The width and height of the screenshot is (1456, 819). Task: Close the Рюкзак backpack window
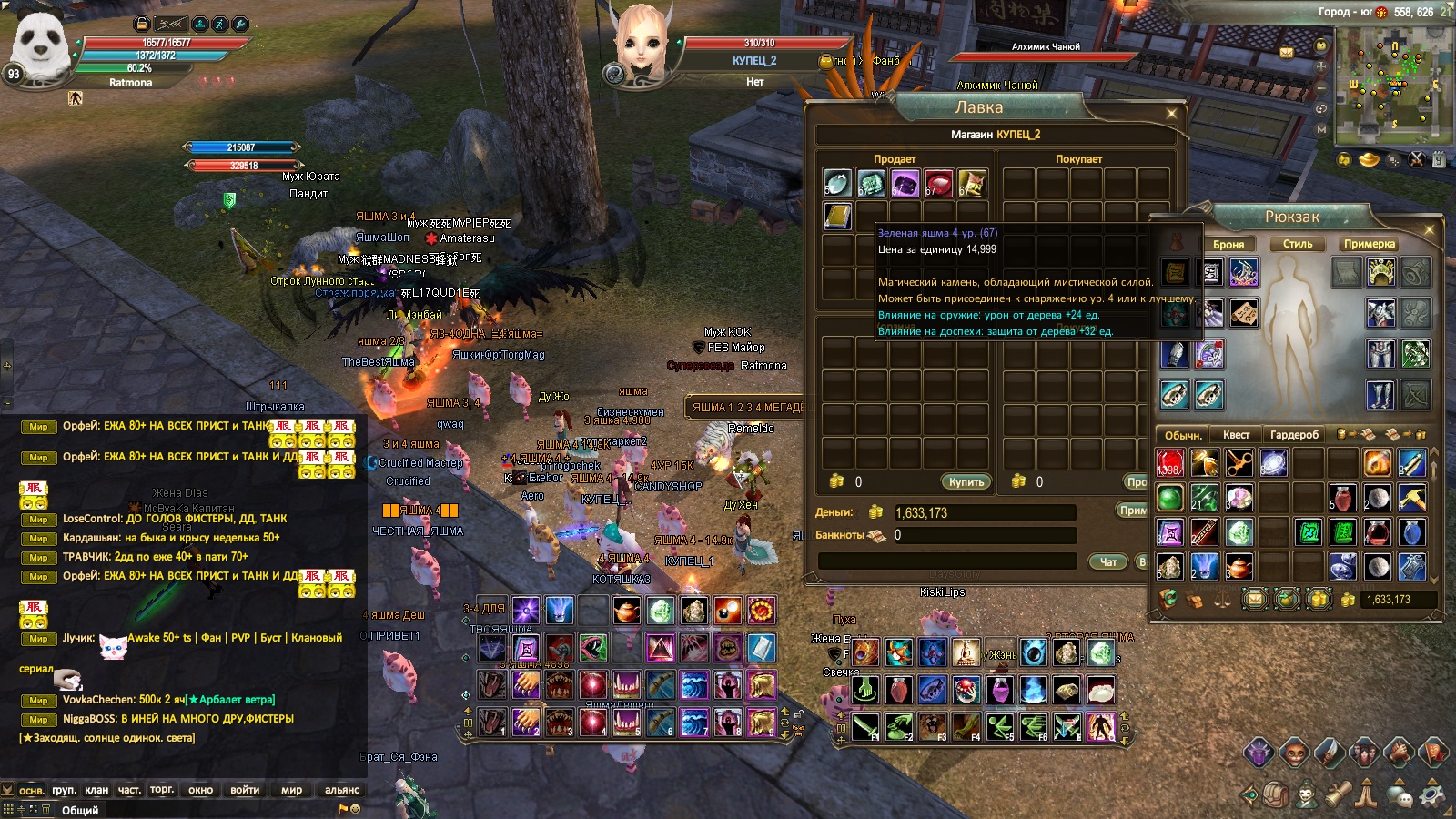[x=1429, y=228]
